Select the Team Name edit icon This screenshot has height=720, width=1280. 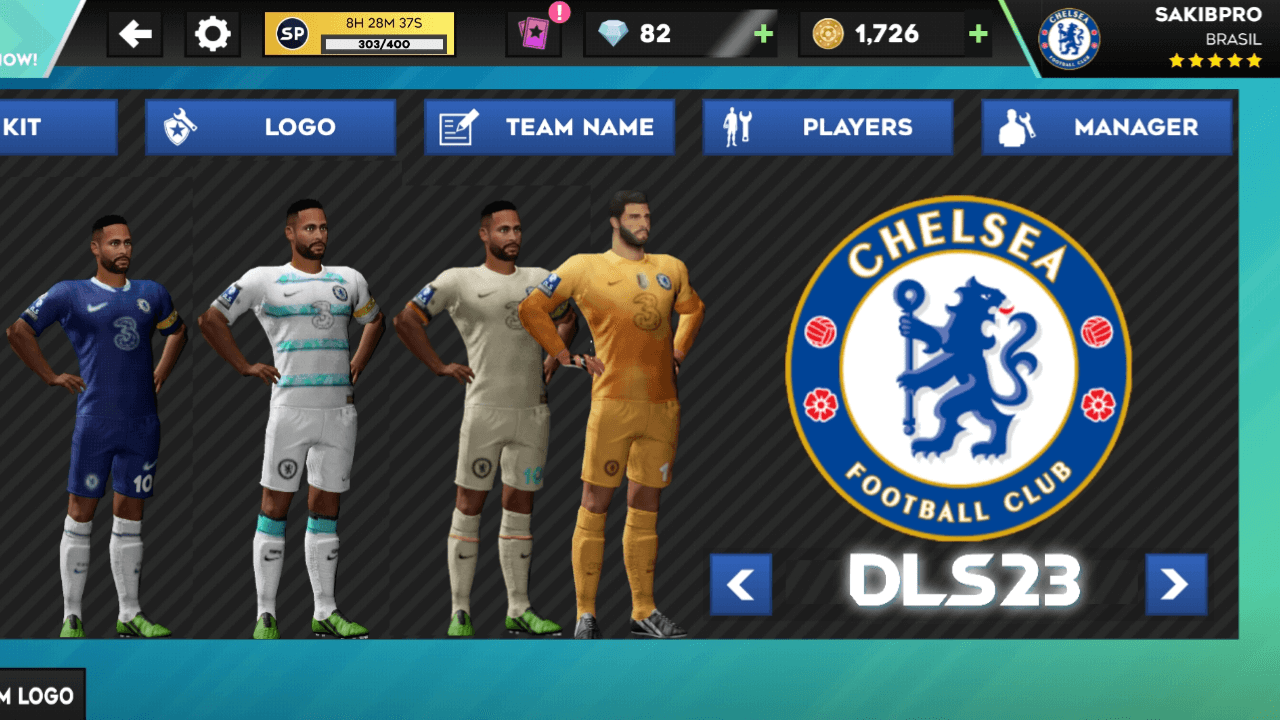(x=458, y=127)
